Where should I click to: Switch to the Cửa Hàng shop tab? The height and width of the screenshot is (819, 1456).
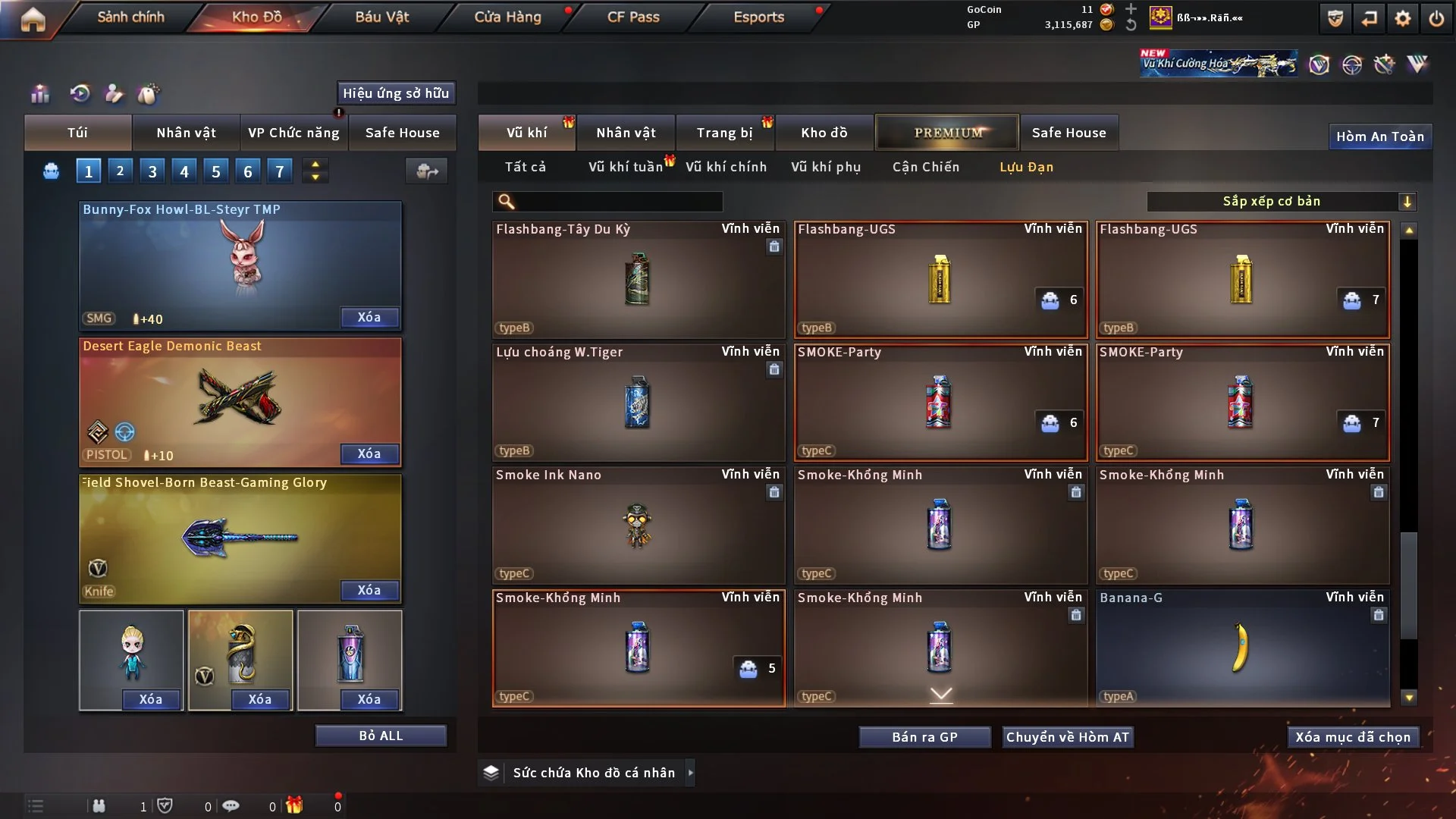[507, 17]
